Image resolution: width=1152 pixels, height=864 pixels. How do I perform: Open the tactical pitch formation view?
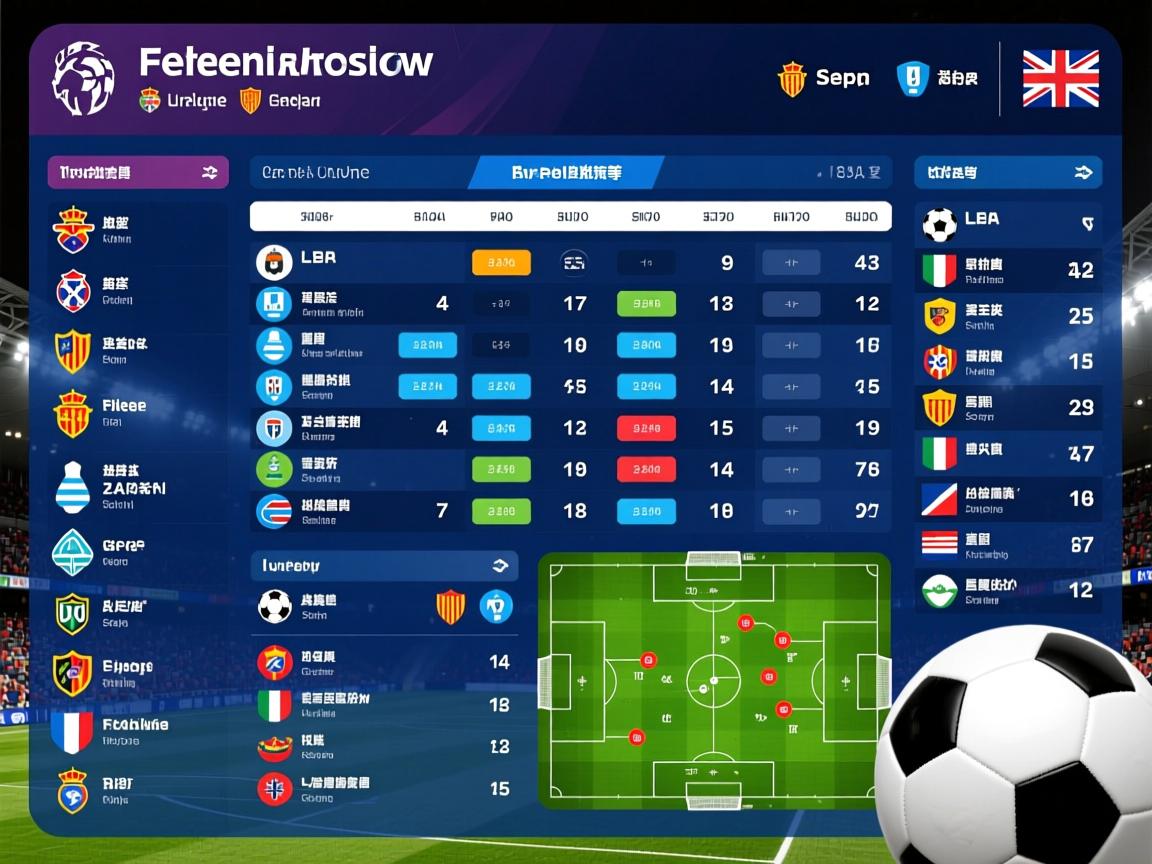(x=713, y=680)
